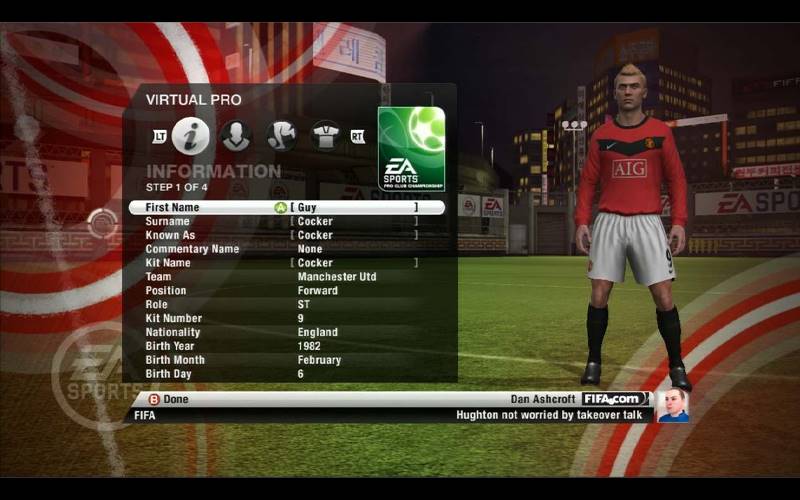Select the Position row
The height and width of the screenshot is (500, 800).
(x=286, y=291)
